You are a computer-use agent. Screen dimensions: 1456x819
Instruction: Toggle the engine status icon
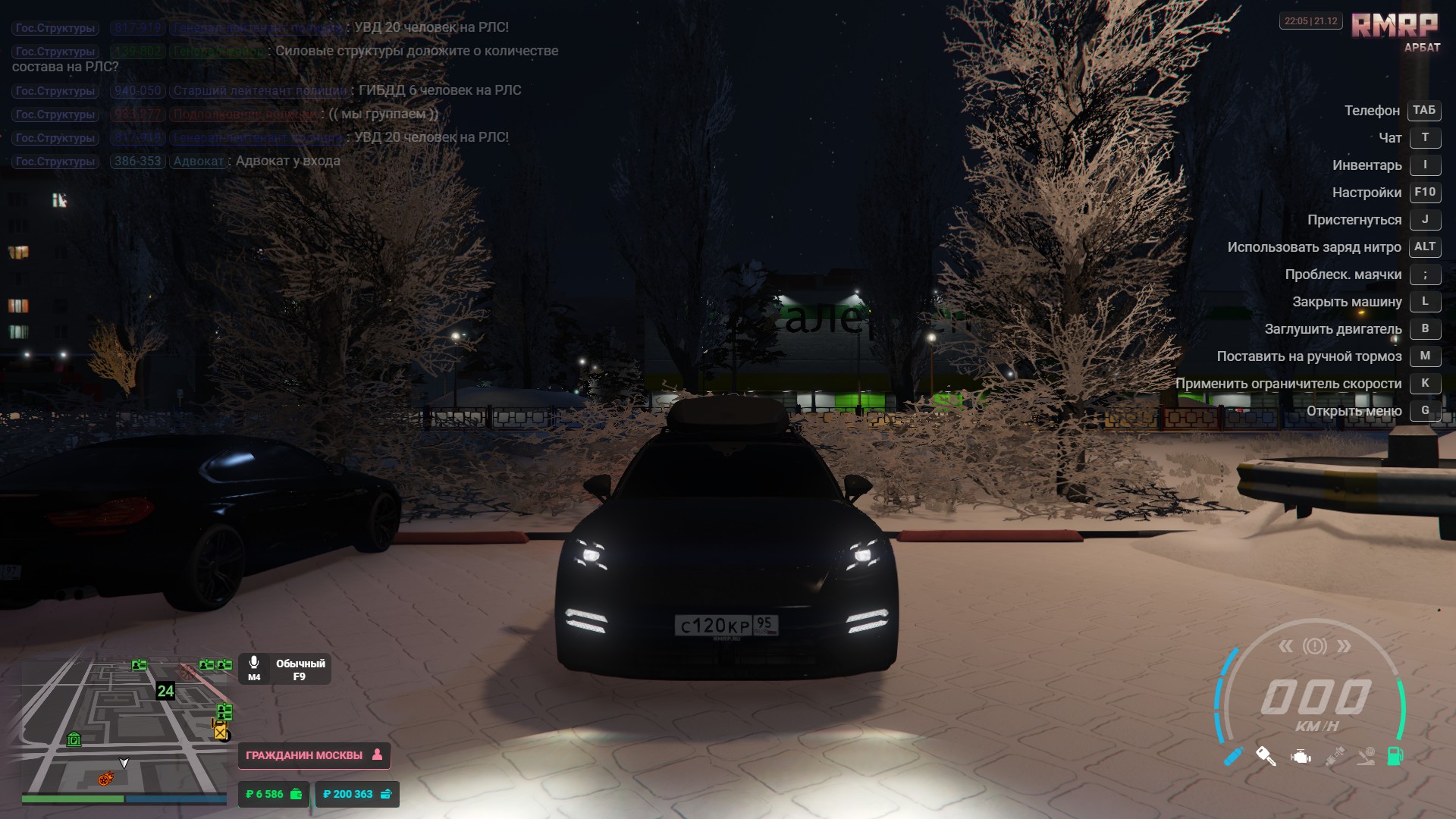point(1301,757)
